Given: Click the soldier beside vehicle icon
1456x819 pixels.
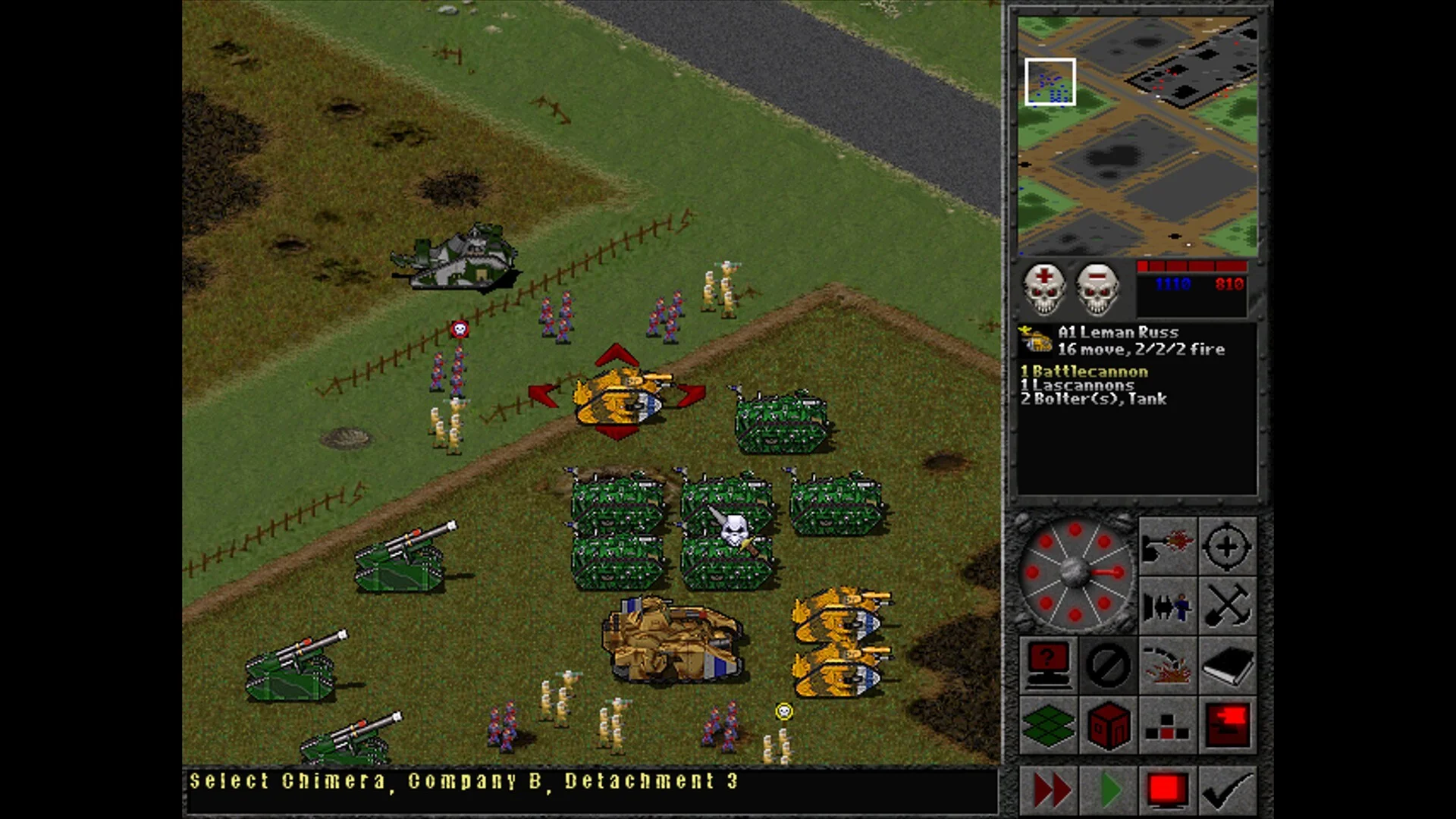Looking at the screenshot, I should [1167, 606].
